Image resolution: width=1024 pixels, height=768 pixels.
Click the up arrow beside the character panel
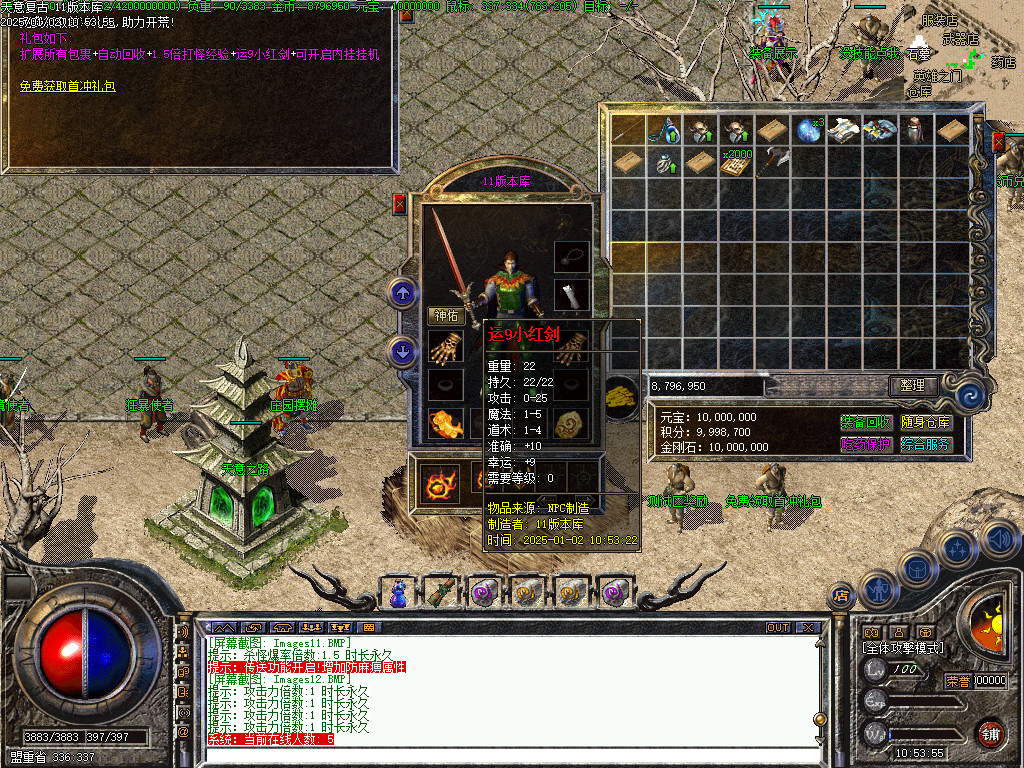point(402,294)
